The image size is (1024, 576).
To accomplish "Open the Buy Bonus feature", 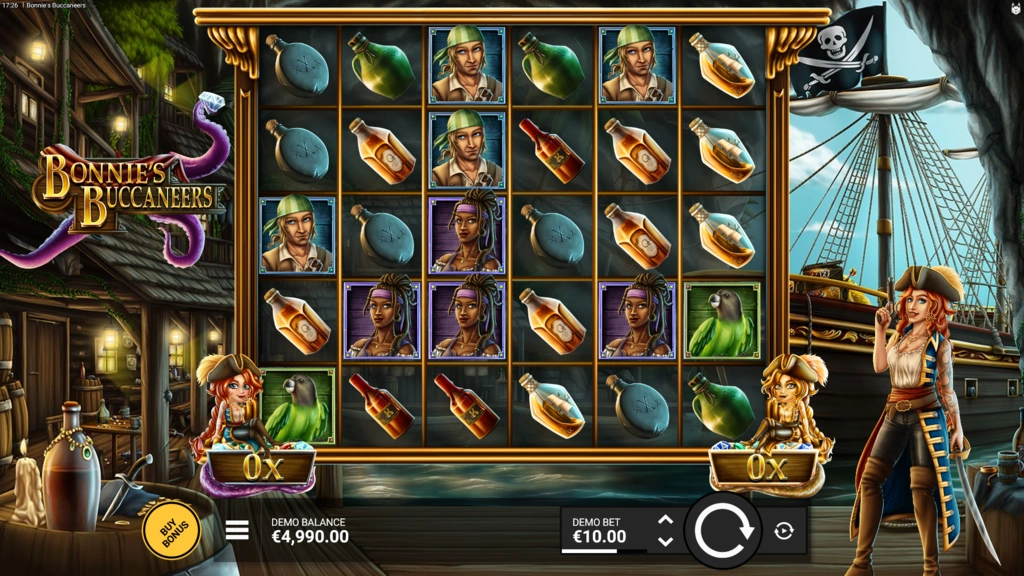I will coord(171,529).
